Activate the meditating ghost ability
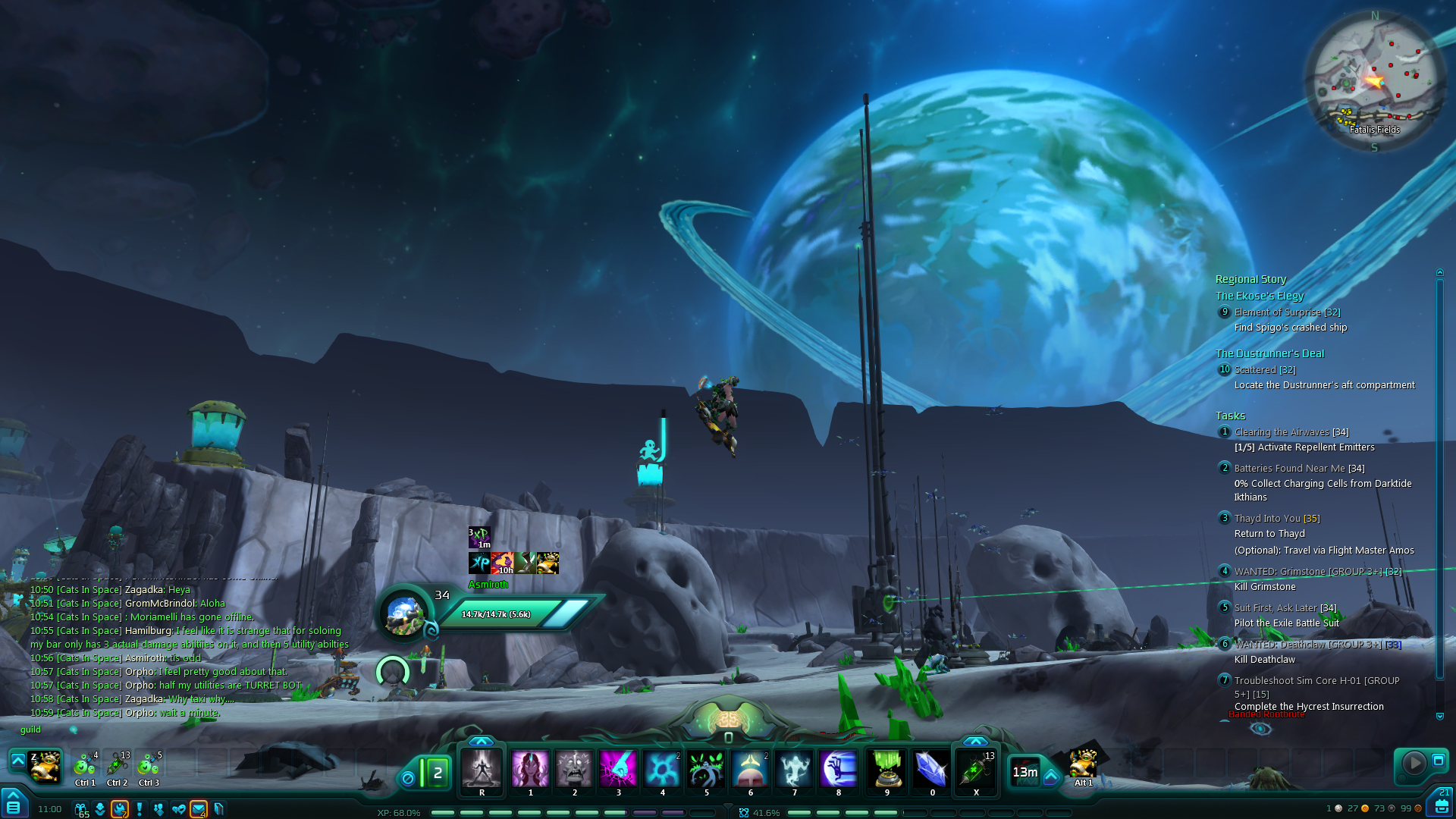This screenshot has height=819, width=1456. [x=794, y=769]
